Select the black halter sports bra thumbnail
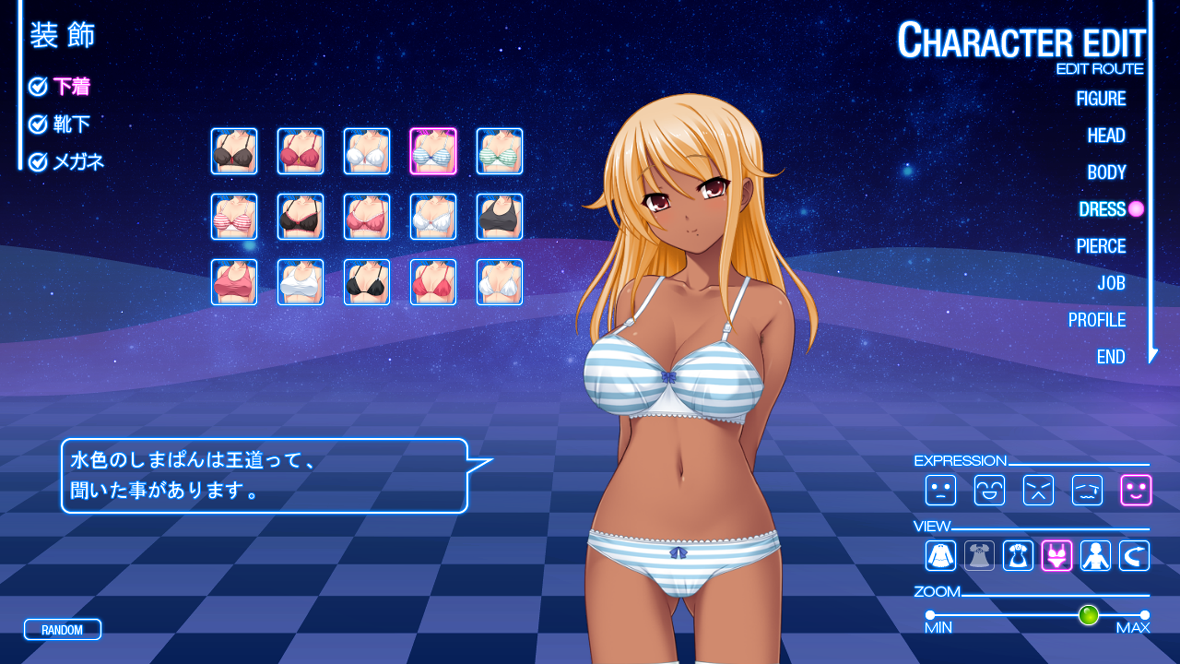Screen dimensions: 1180x664 point(499,216)
